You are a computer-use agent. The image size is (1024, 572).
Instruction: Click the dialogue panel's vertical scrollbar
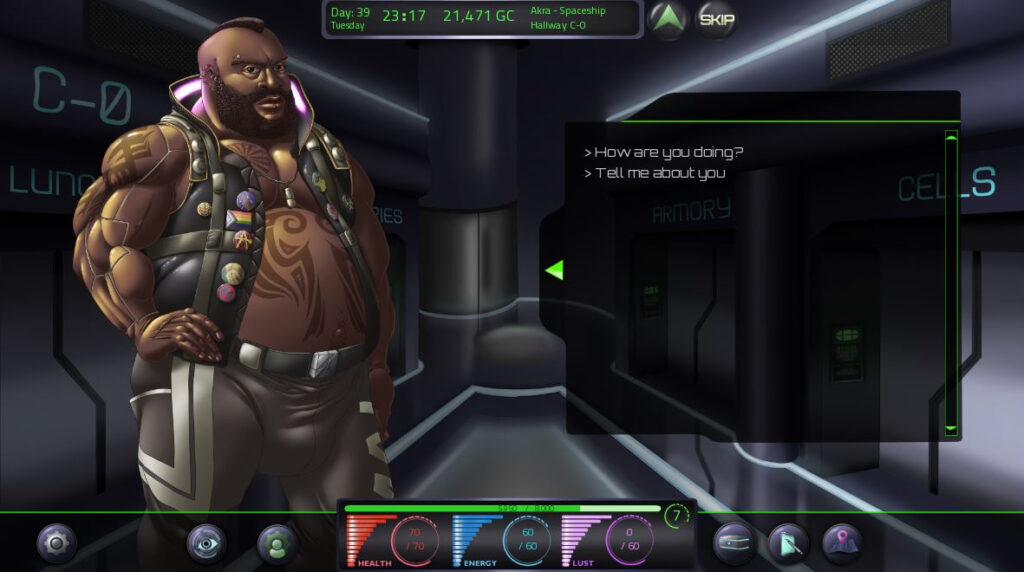[951, 282]
